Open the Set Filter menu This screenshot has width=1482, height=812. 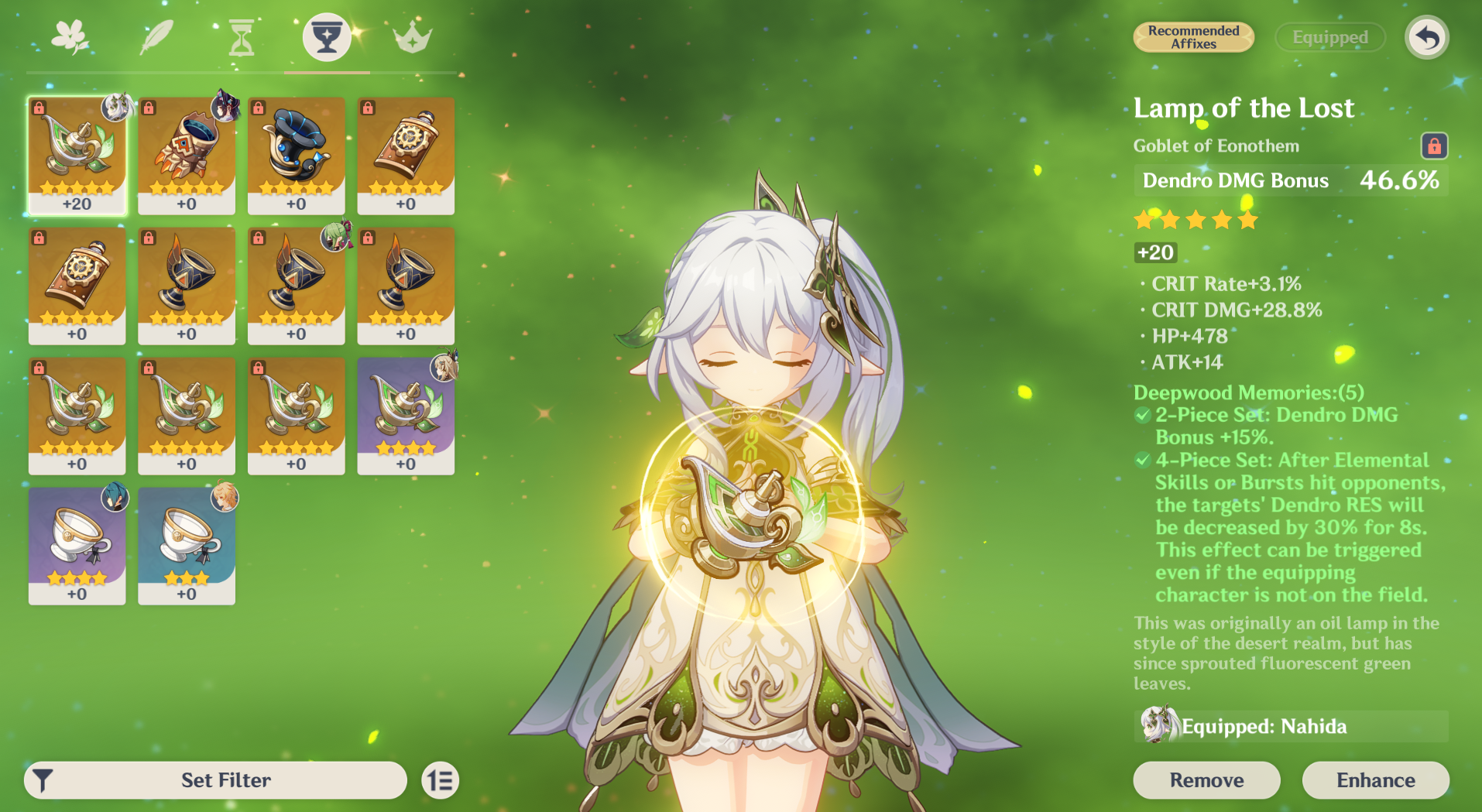(216, 779)
